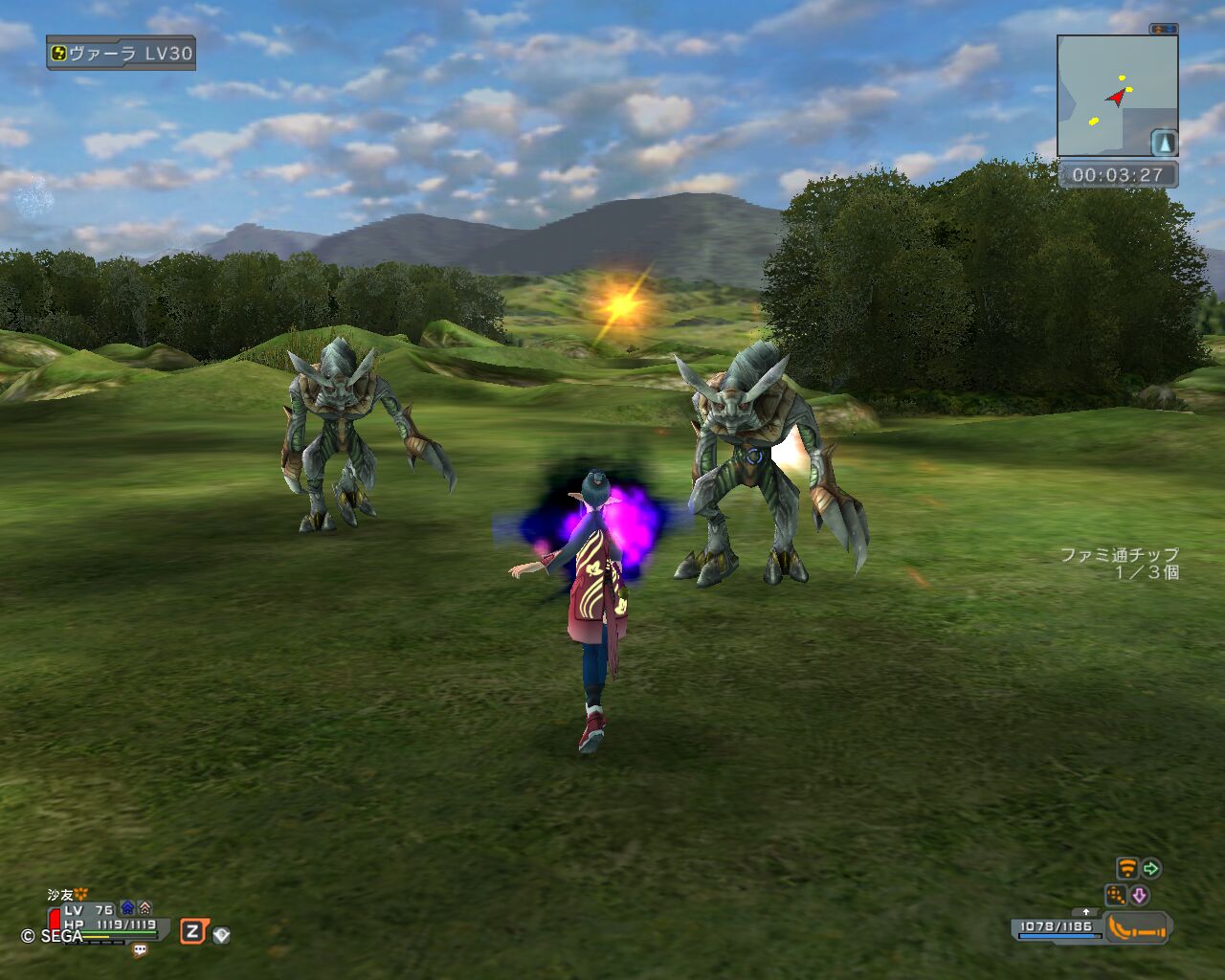Open the chat speech bubble icon

(141, 950)
